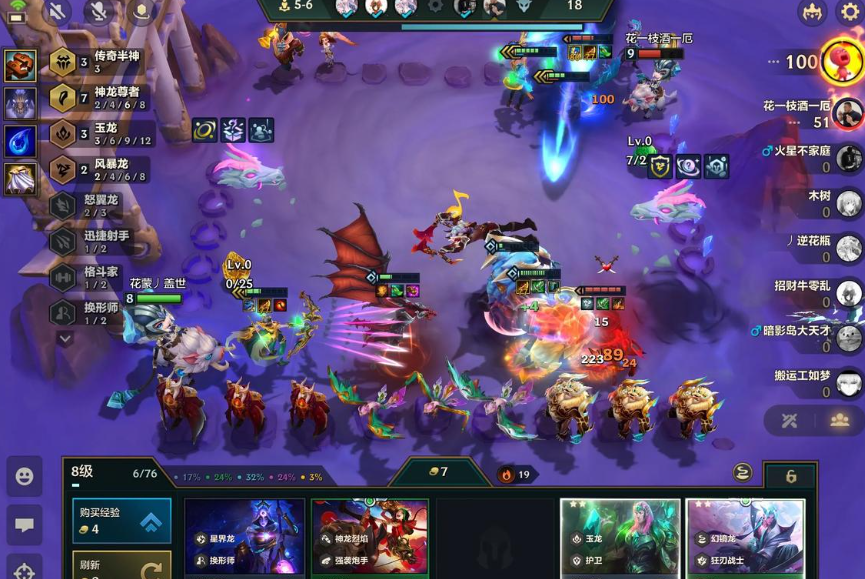865x579 pixels.
Task: Open the settings gear
Action: pos(848,12)
